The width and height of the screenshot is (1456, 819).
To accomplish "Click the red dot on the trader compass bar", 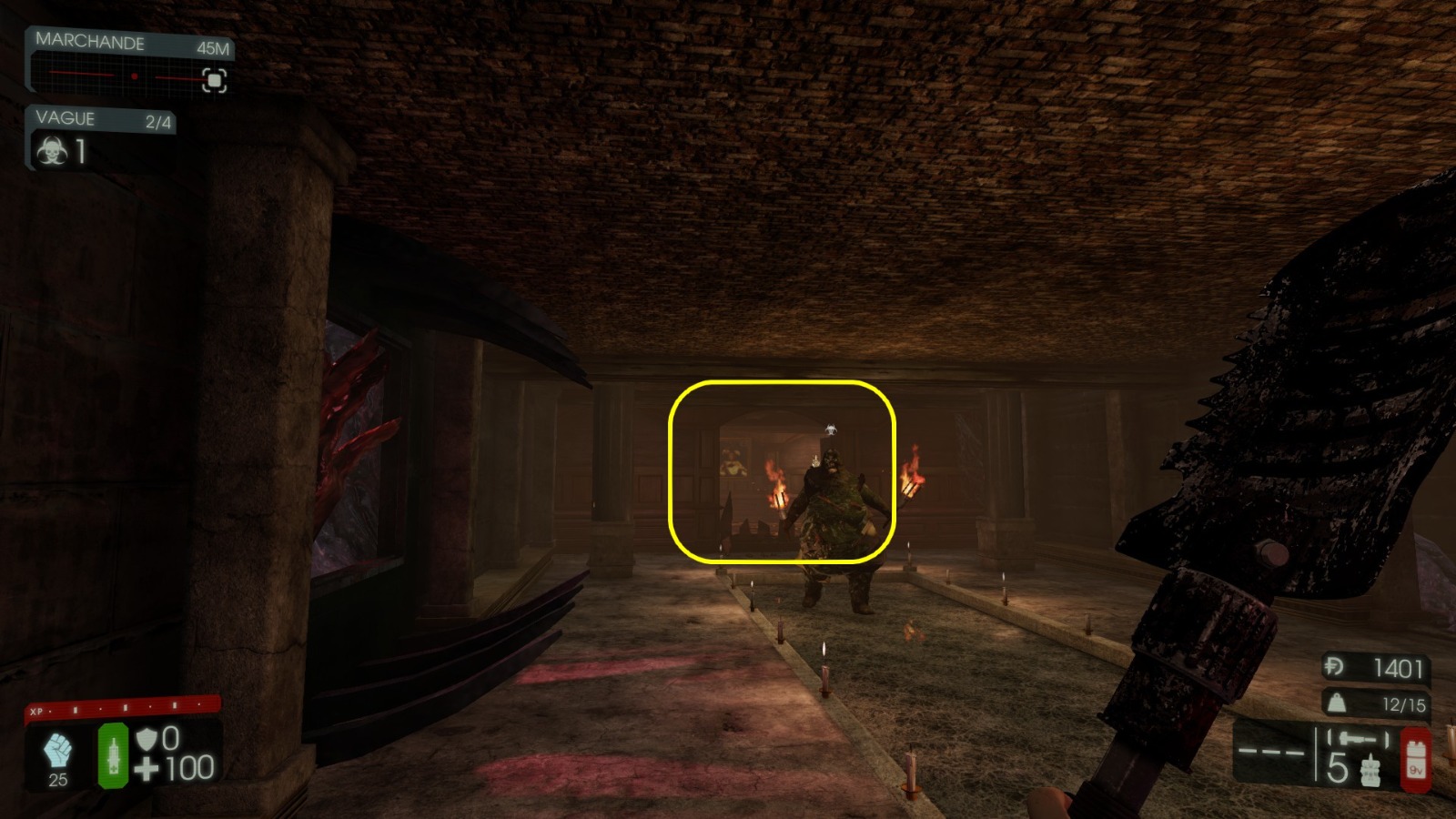I will 134,76.
